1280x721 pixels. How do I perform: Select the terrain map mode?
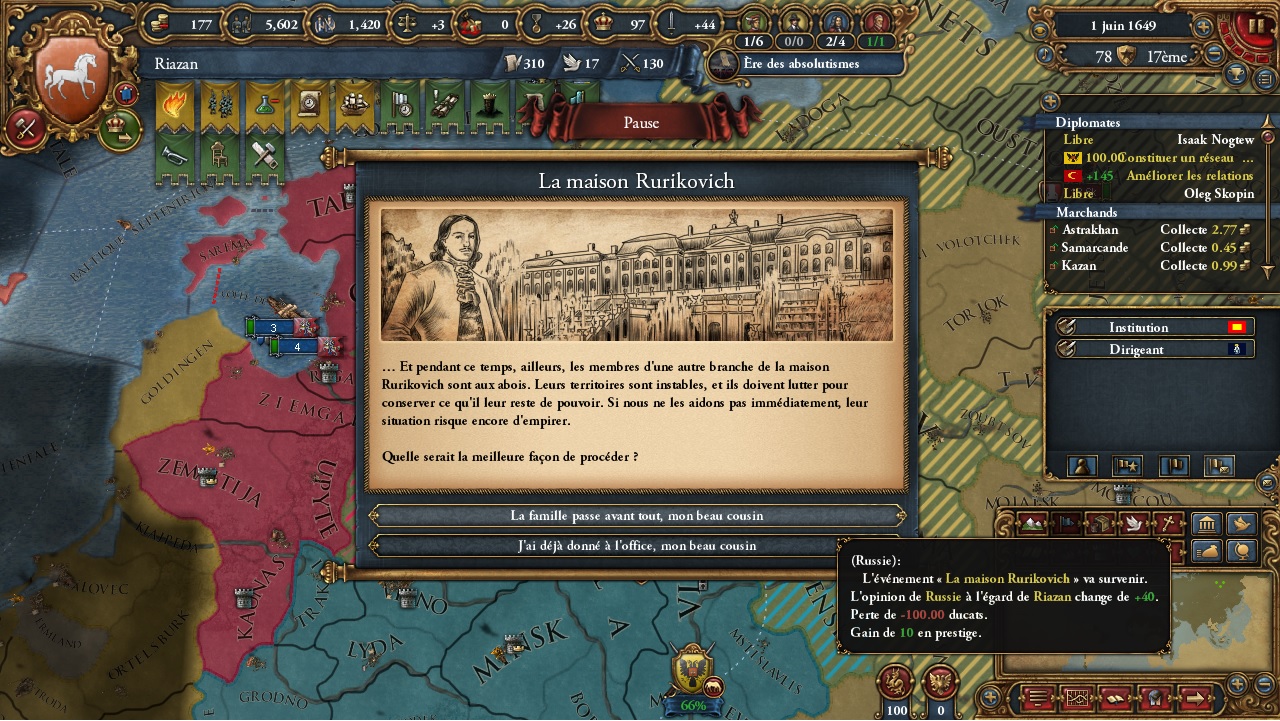click(x=1033, y=524)
